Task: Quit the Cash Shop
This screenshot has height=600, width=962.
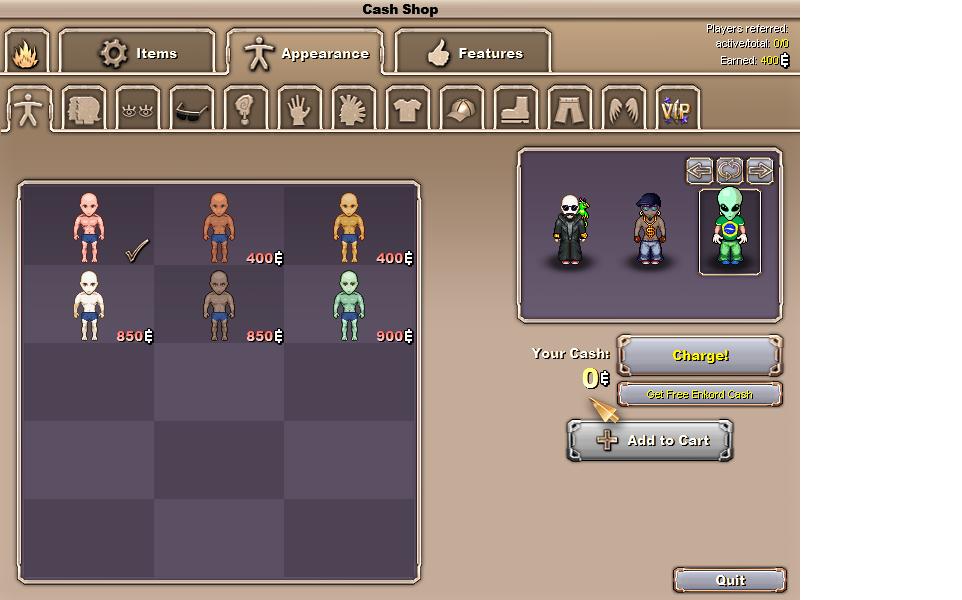Action: 730,580
